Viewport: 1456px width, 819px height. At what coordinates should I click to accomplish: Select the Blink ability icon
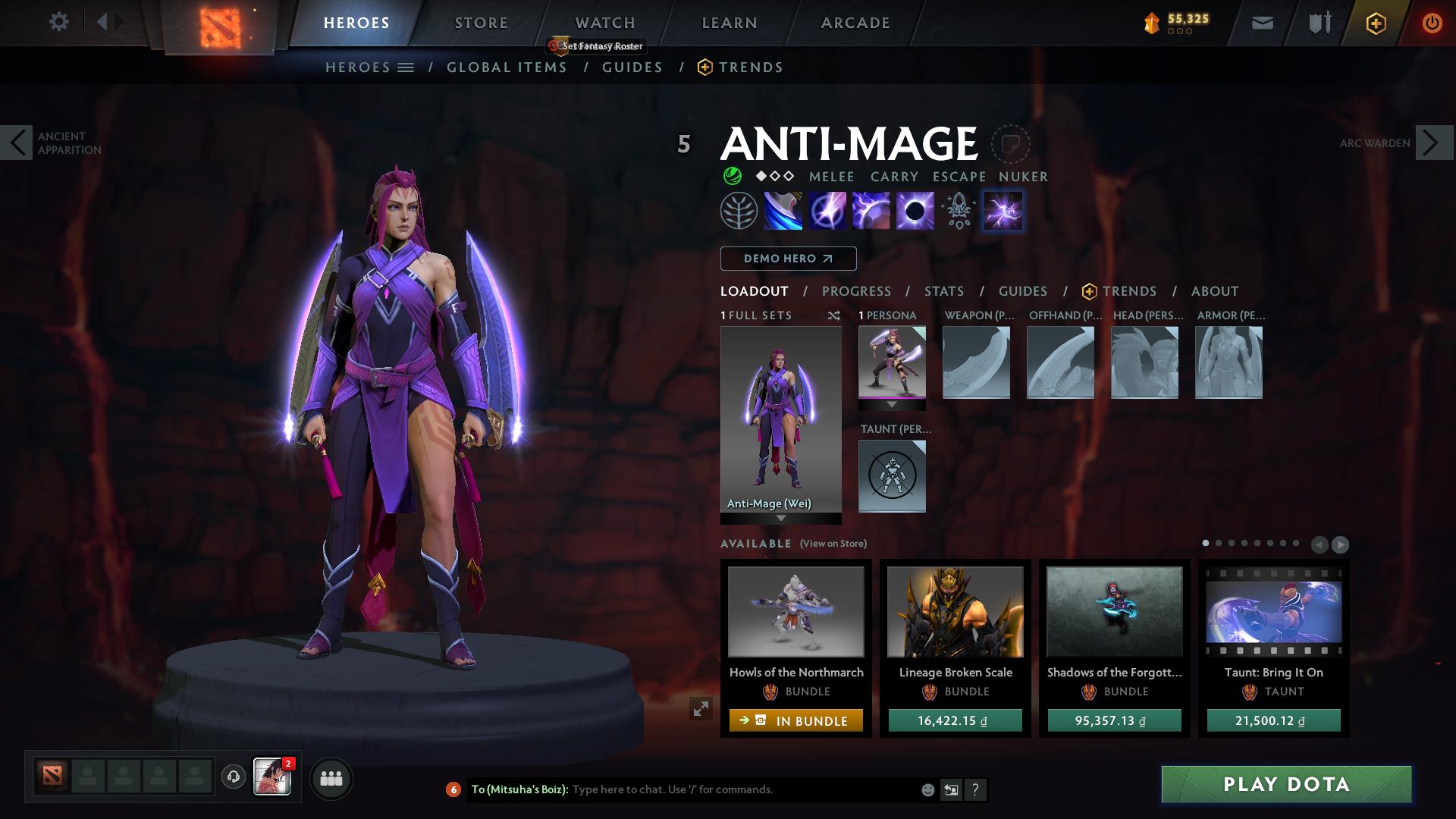(828, 211)
